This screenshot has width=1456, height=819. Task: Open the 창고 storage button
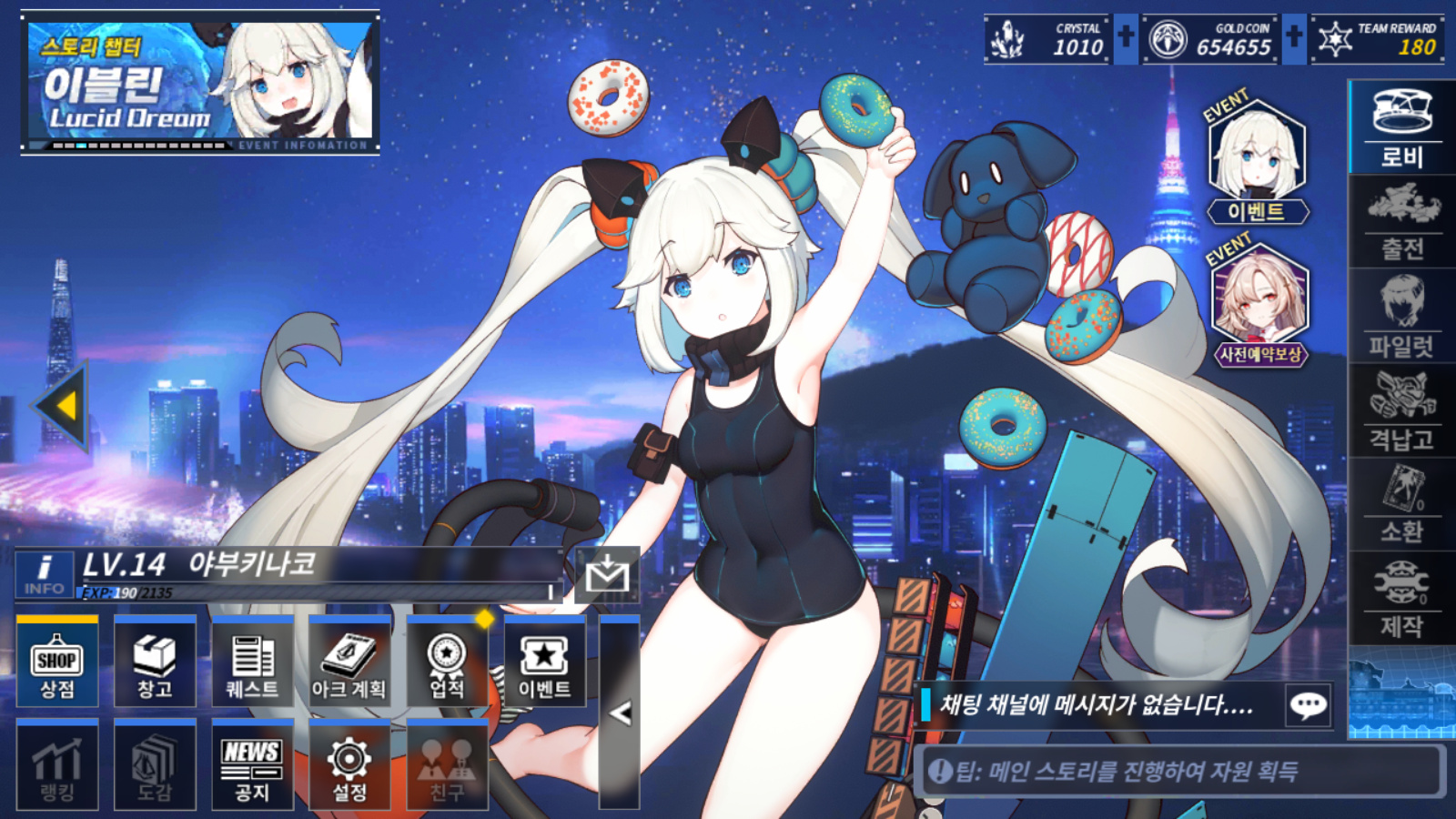coord(155,662)
